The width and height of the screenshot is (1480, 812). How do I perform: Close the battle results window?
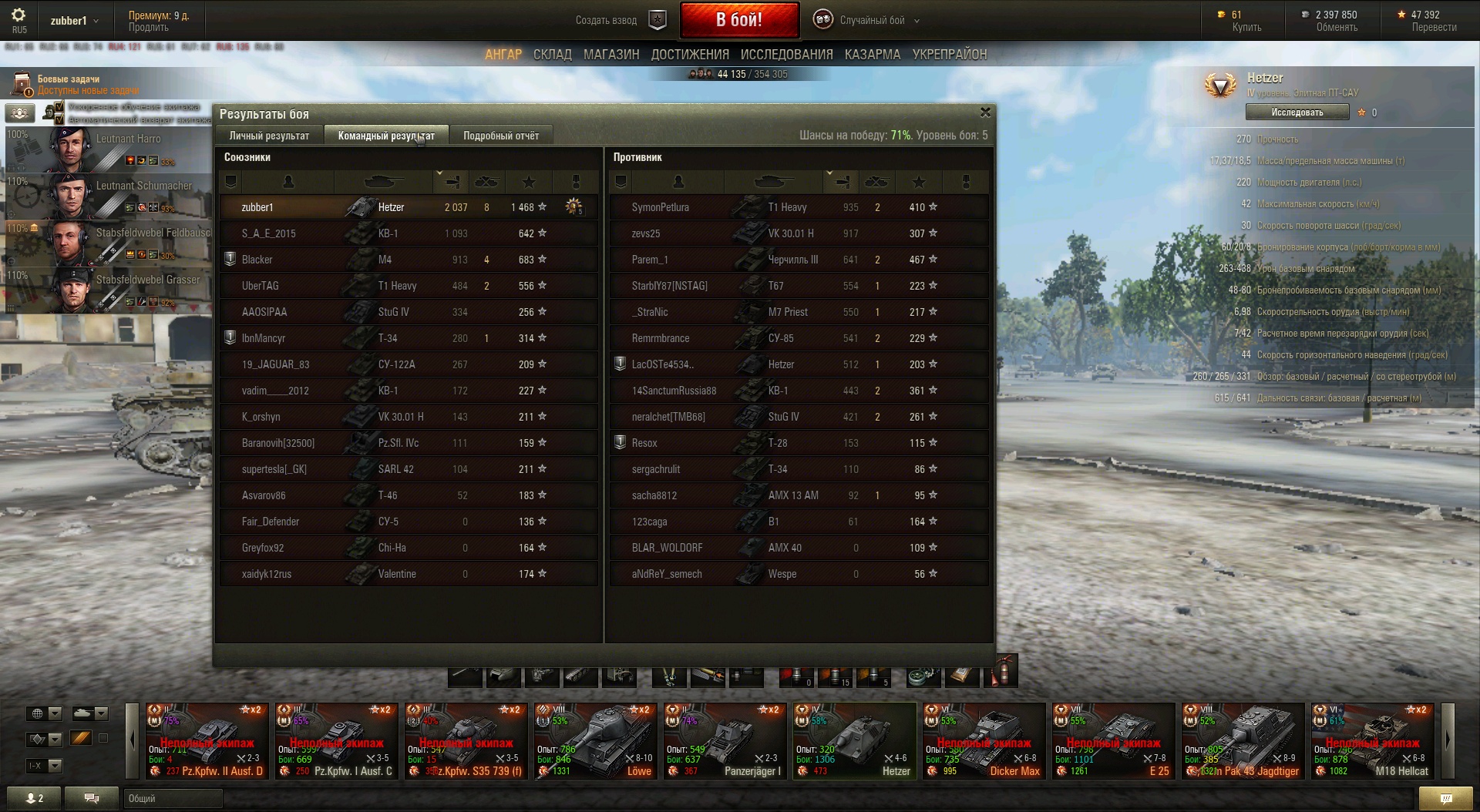coord(985,112)
